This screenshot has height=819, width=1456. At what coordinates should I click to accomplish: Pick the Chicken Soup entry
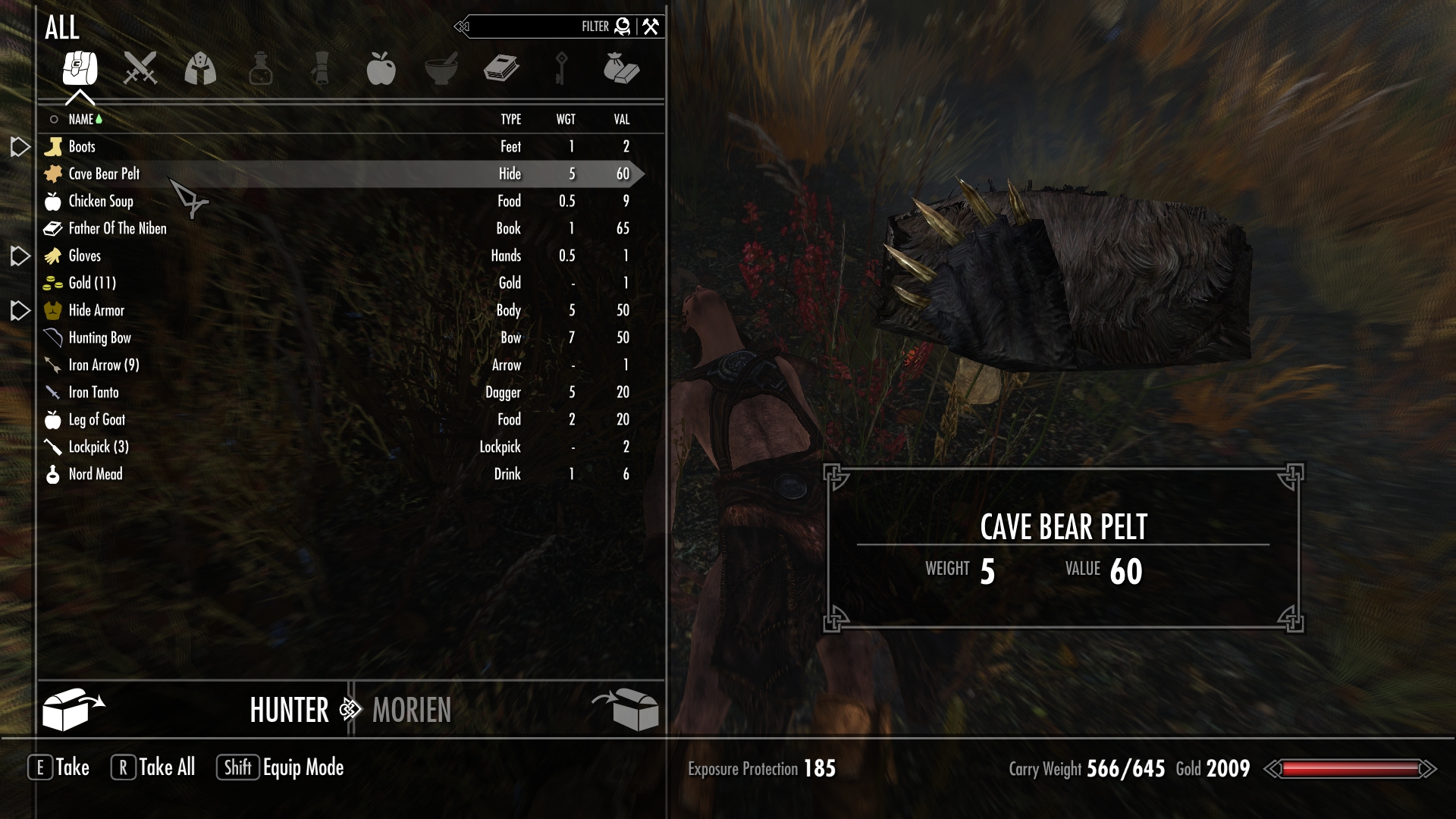tap(101, 201)
